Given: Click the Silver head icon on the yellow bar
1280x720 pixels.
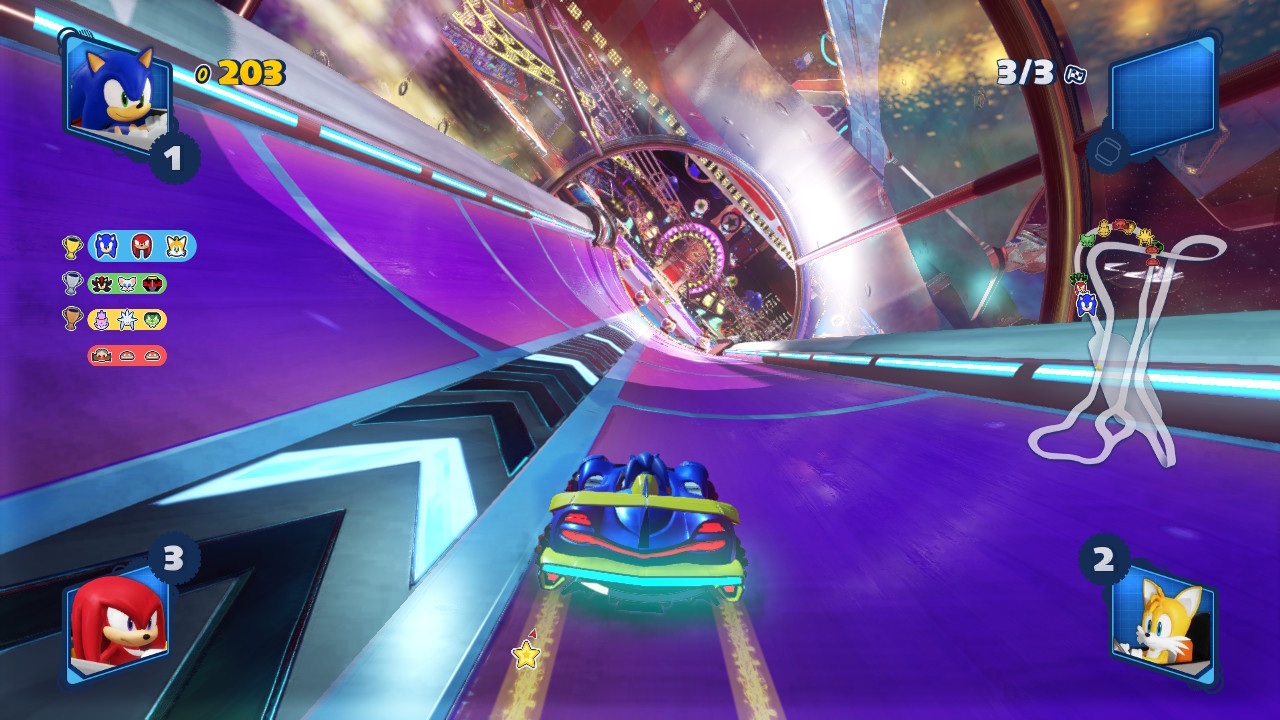Looking at the screenshot, I should tap(128, 319).
